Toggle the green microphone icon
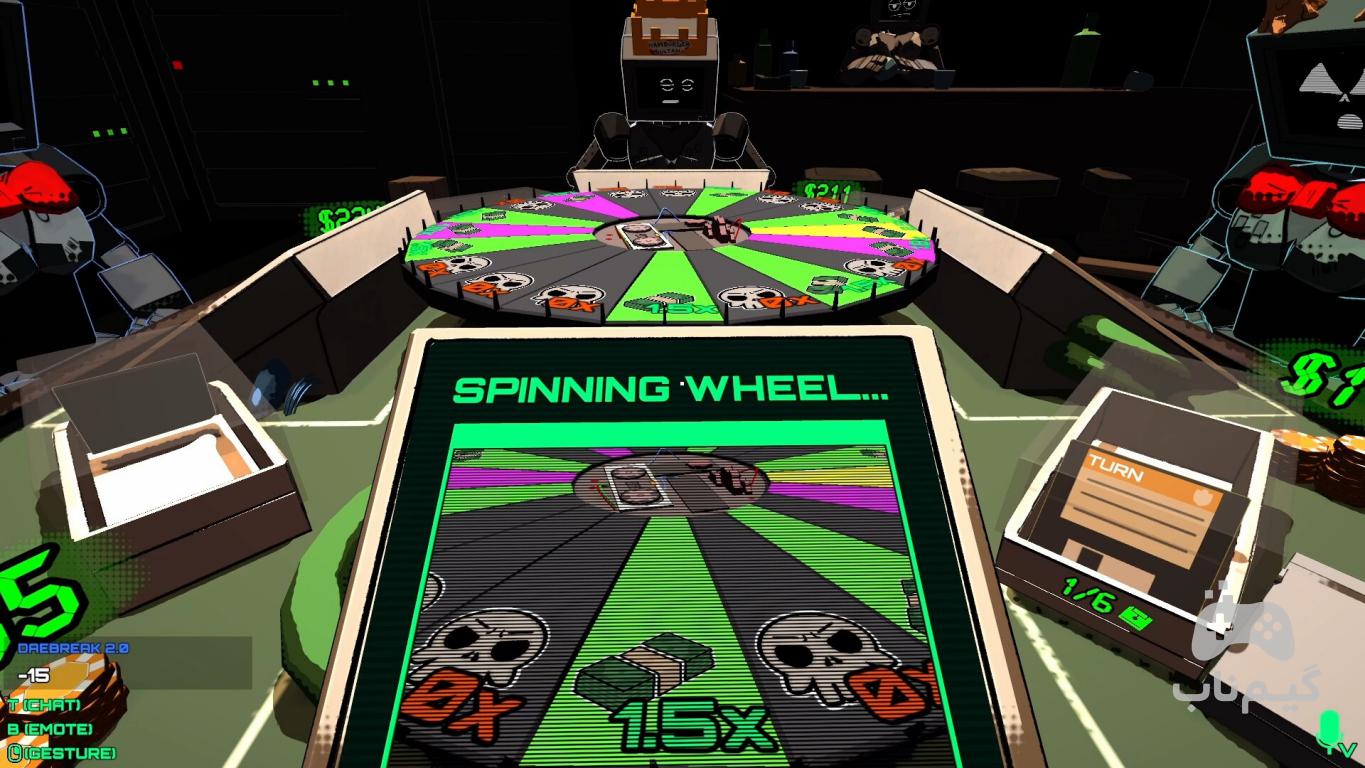This screenshot has width=1365, height=768. (x=1329, y=731)
